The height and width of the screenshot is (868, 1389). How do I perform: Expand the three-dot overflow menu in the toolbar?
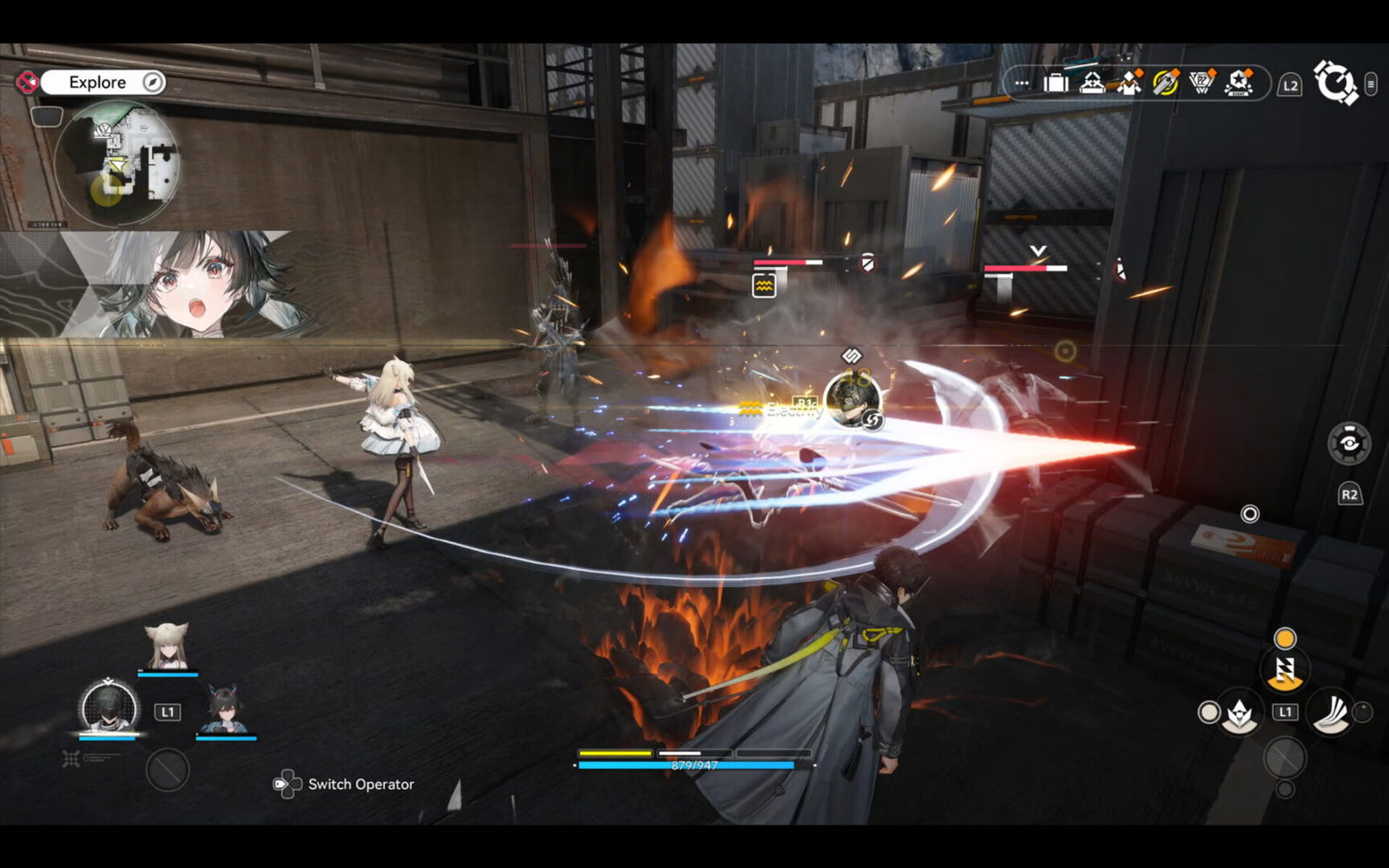1020,83
